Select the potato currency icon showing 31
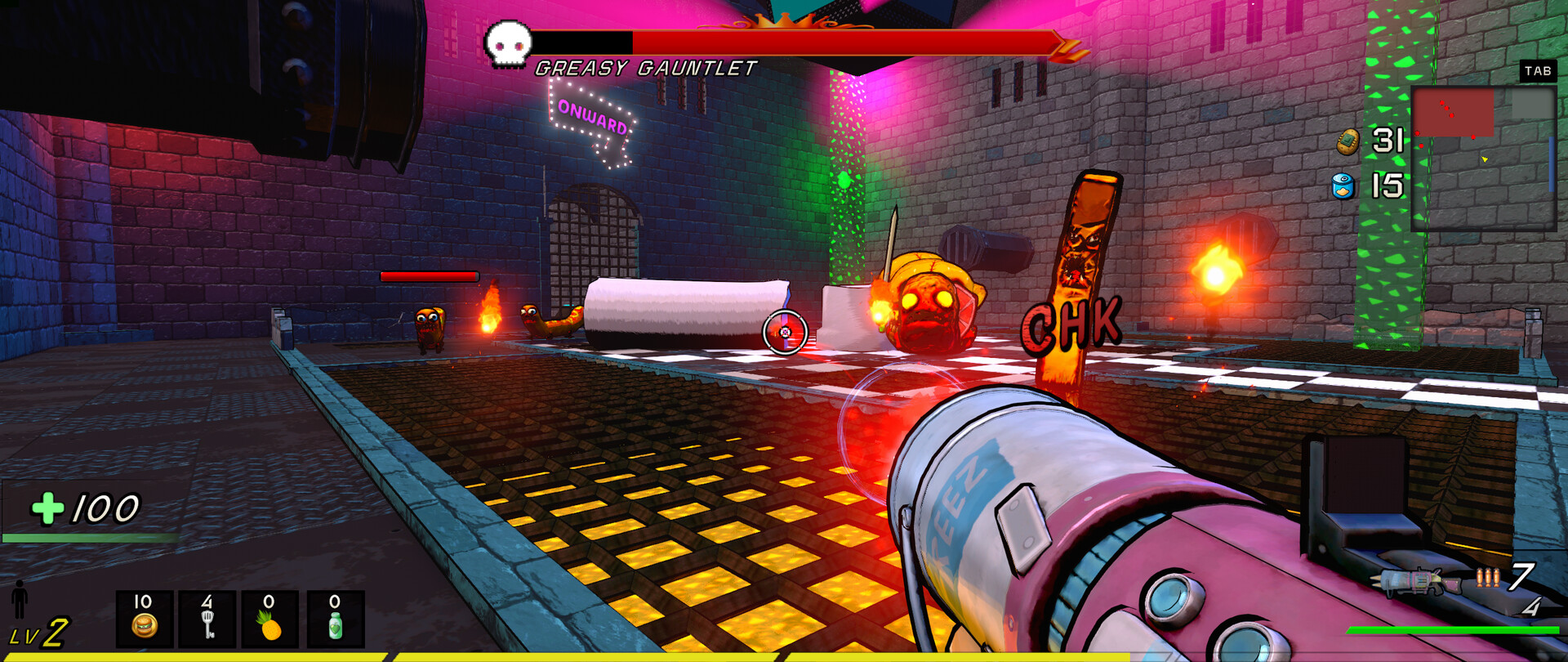Screen dimensions: 1568x662 1347,141
